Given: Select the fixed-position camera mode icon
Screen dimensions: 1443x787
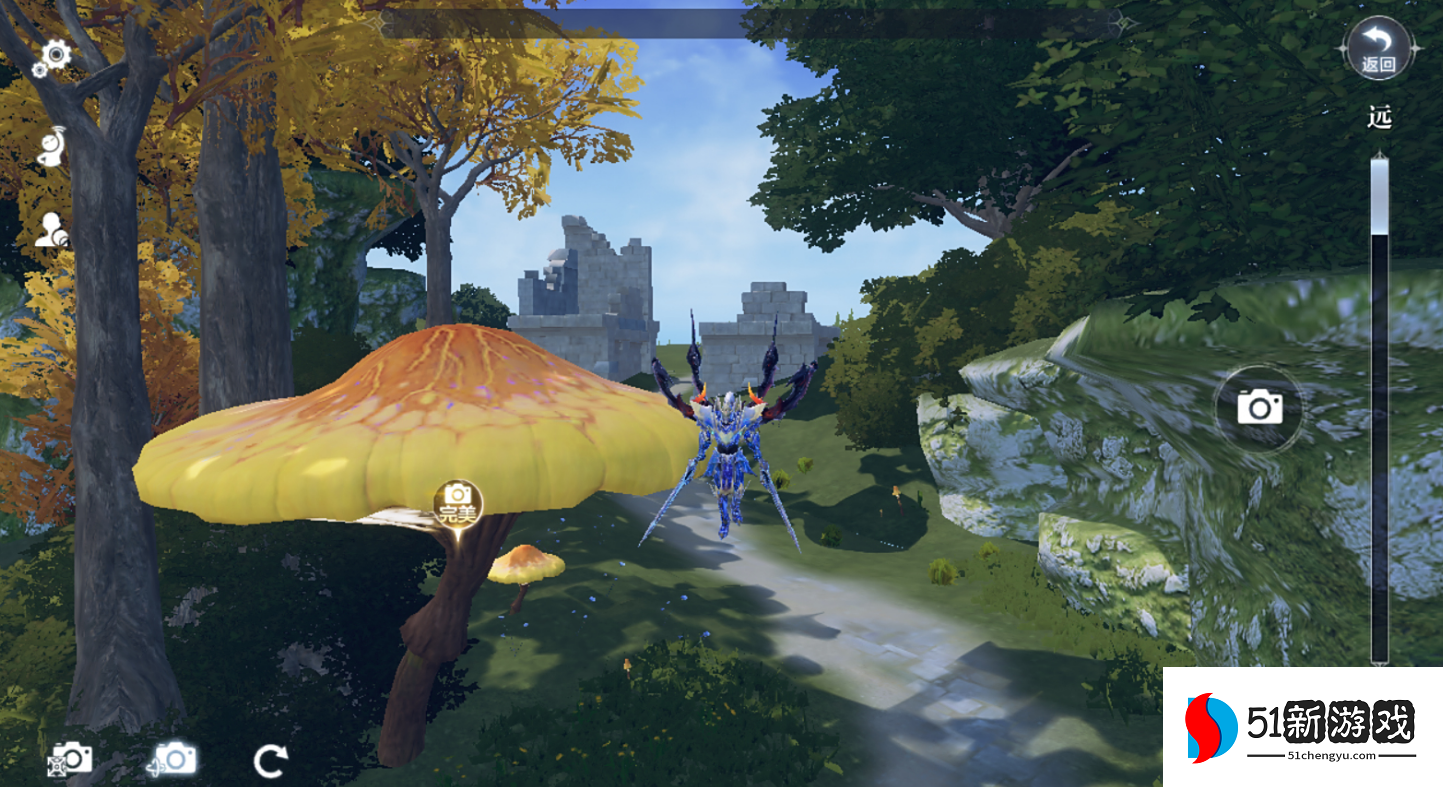Looking at the screenshot, I should click(x=70, y=759).
